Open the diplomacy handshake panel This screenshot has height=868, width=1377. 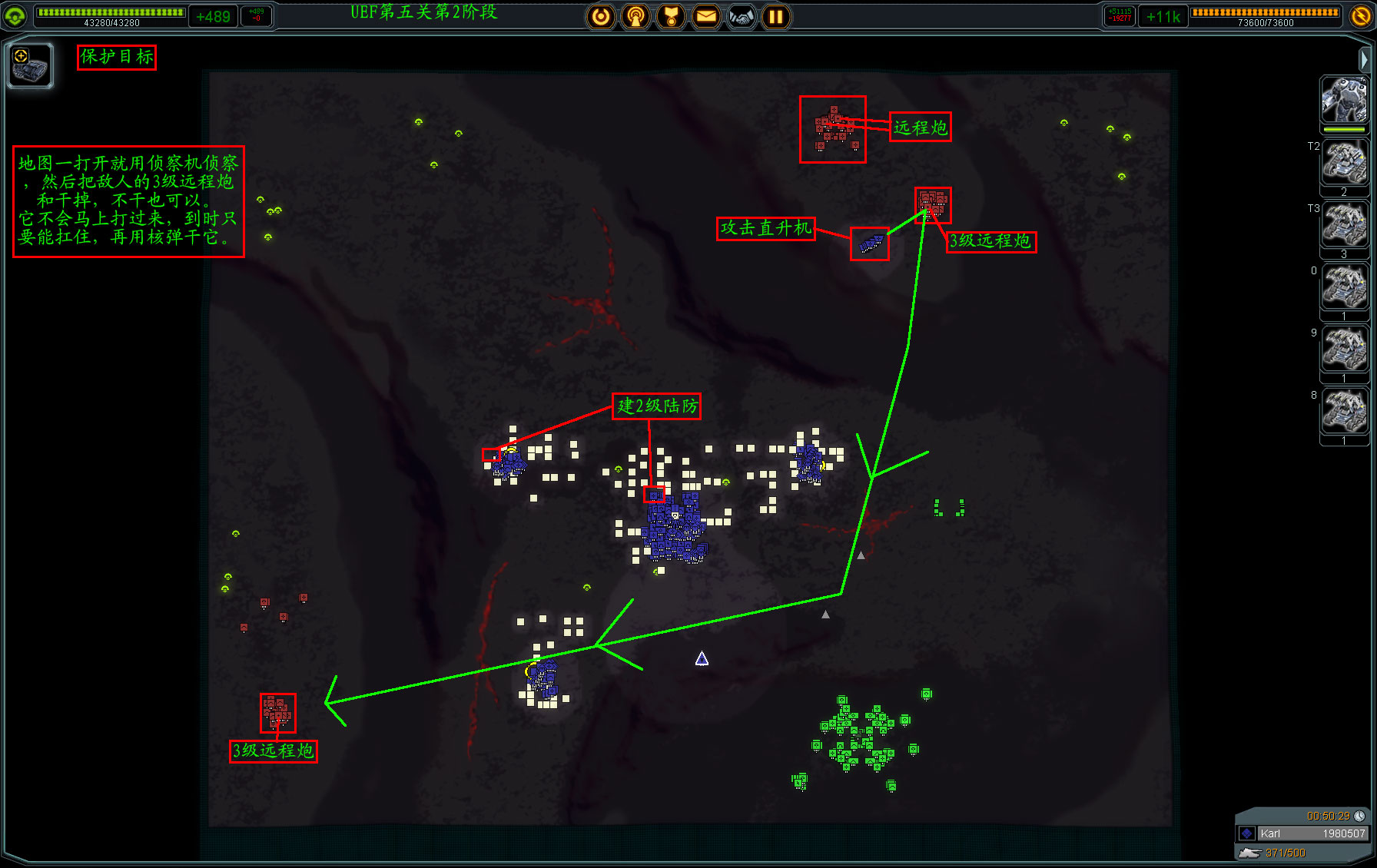[742, 16]
